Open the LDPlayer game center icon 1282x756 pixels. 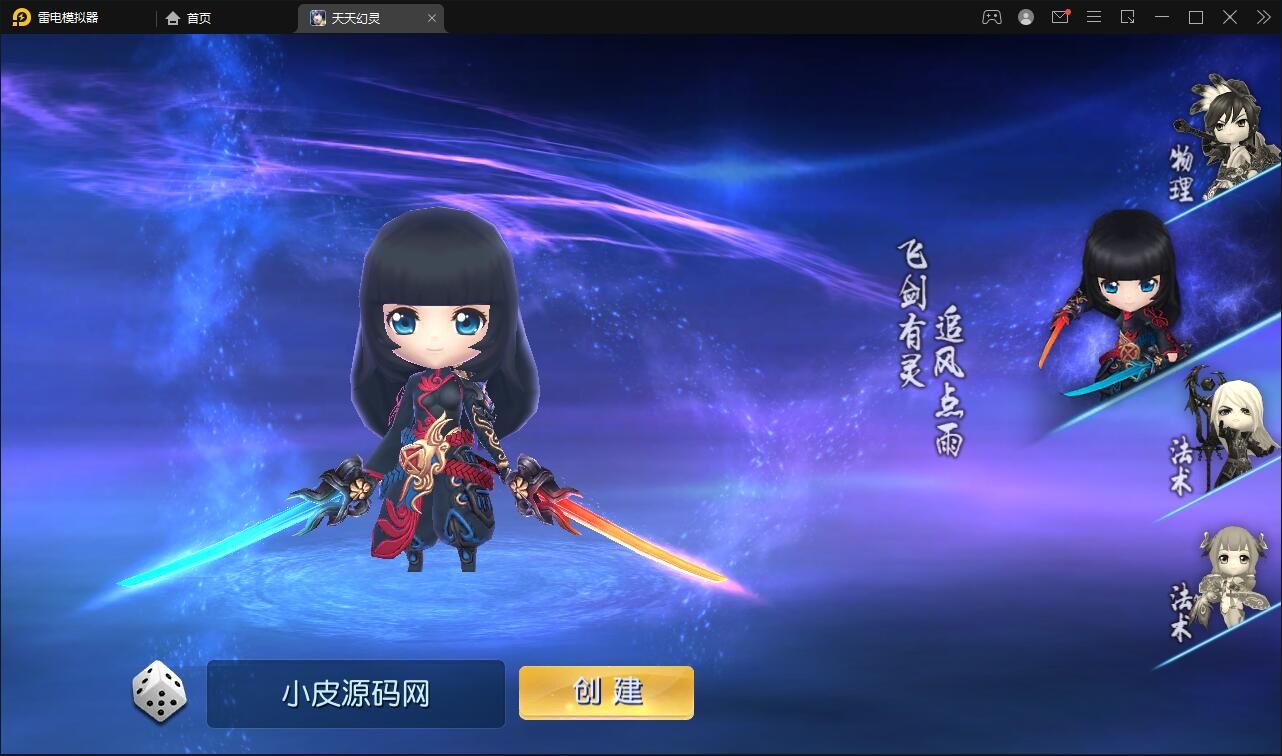[991, 17]
